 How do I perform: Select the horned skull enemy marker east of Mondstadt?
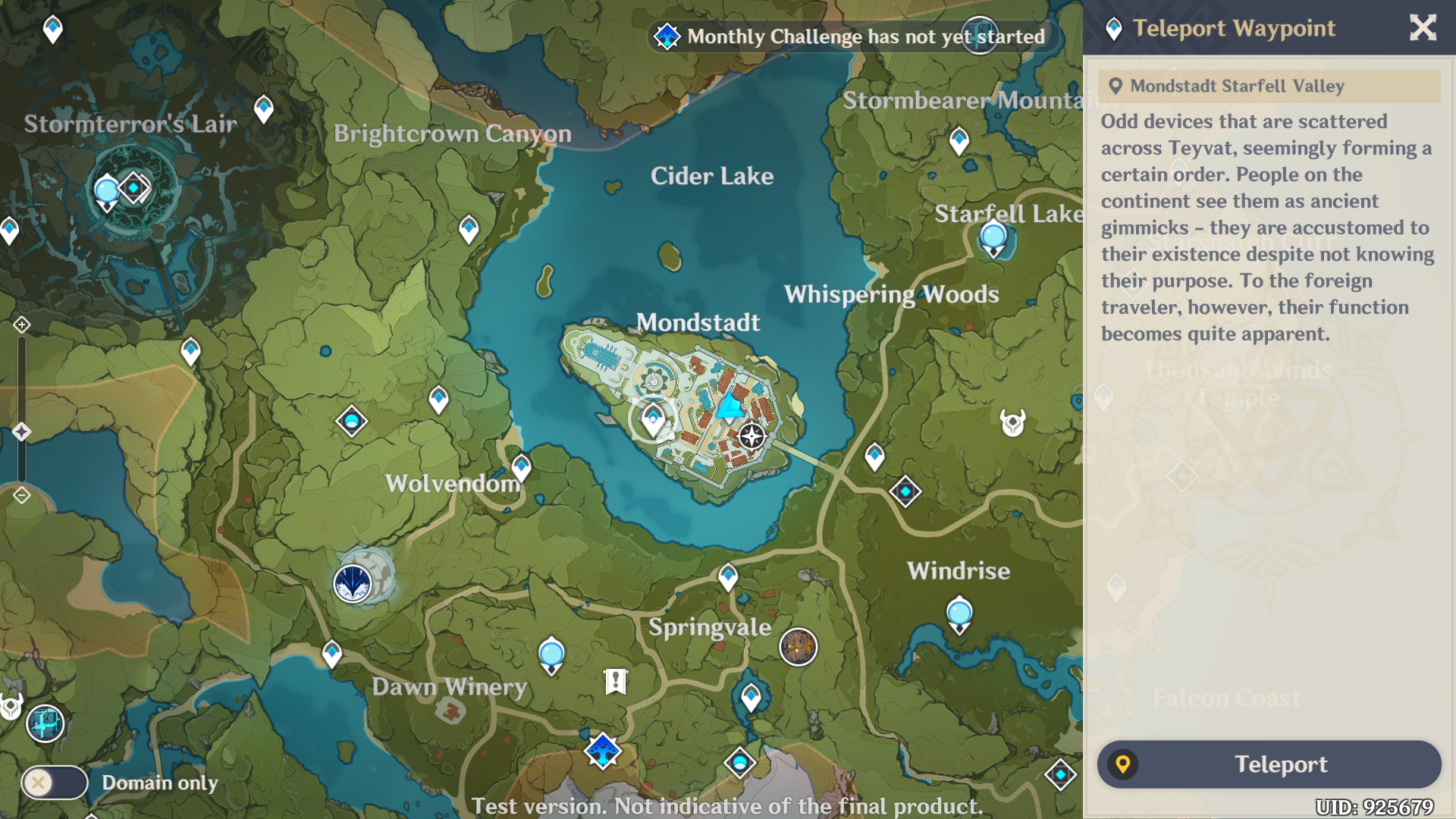coord(1012,422)
